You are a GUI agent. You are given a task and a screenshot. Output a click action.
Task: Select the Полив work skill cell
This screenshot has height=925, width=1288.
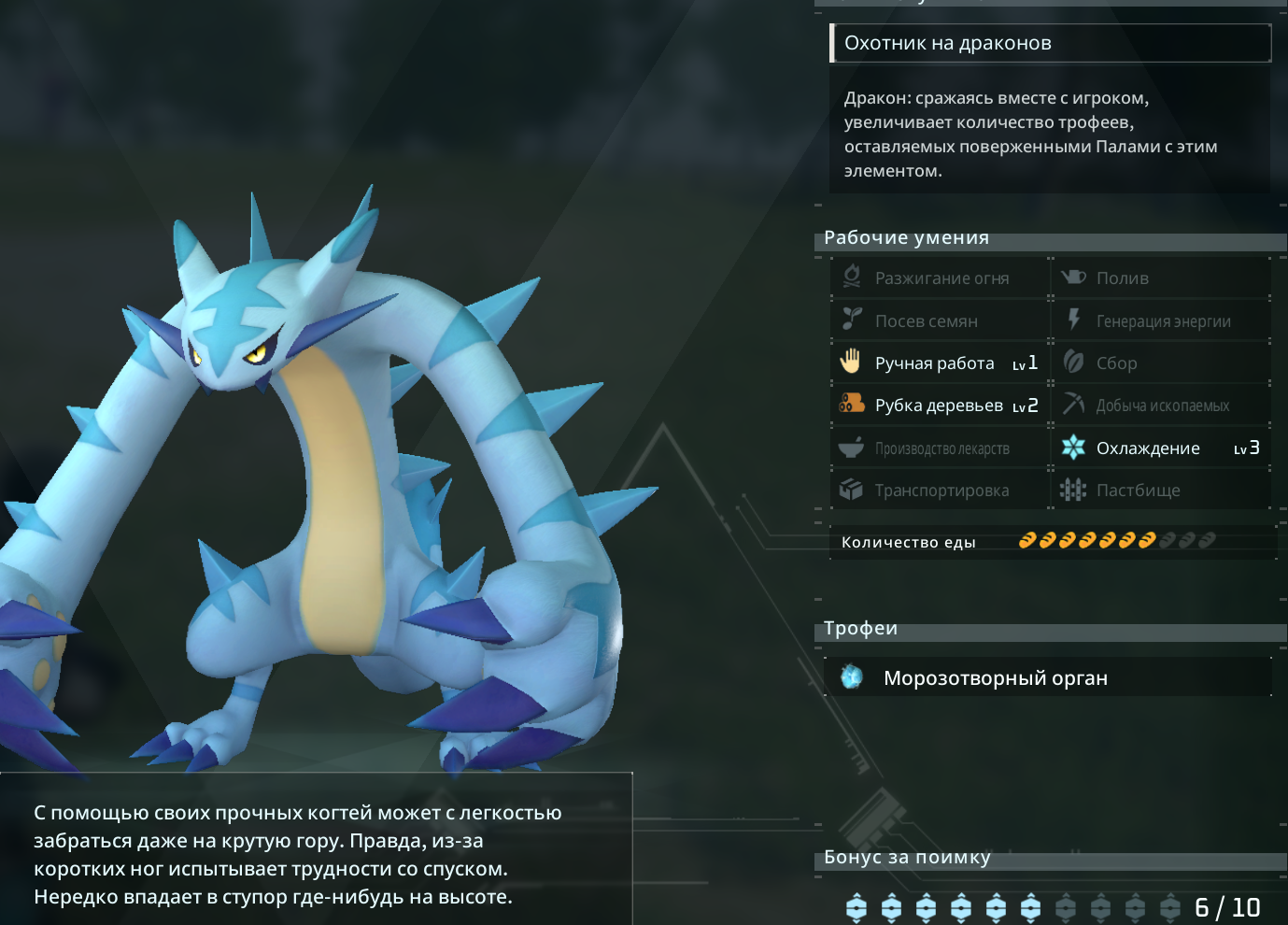click(x=1161, y=278)
